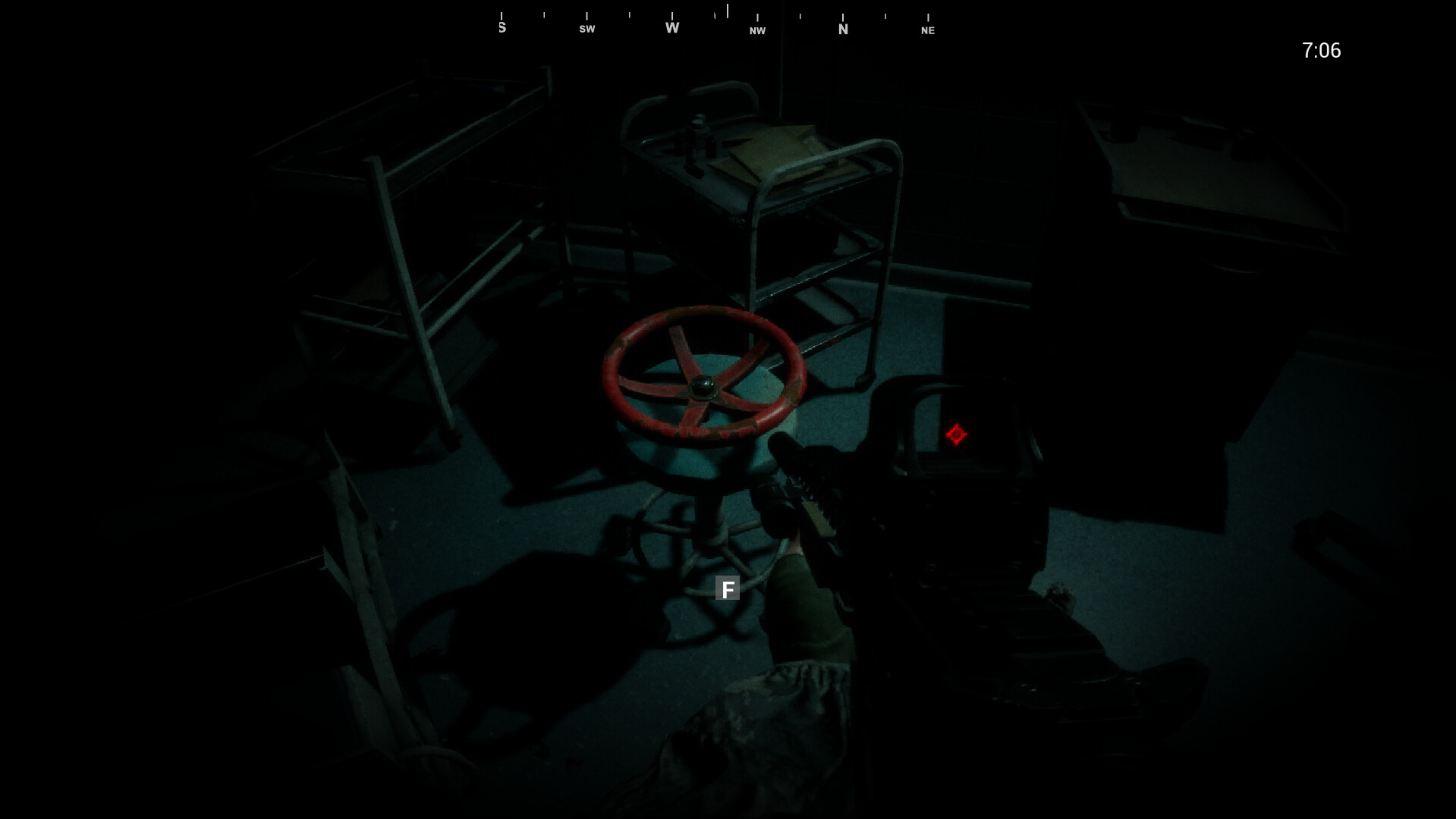
Task: Click the S marker on the compass
Action: [501, 26]
